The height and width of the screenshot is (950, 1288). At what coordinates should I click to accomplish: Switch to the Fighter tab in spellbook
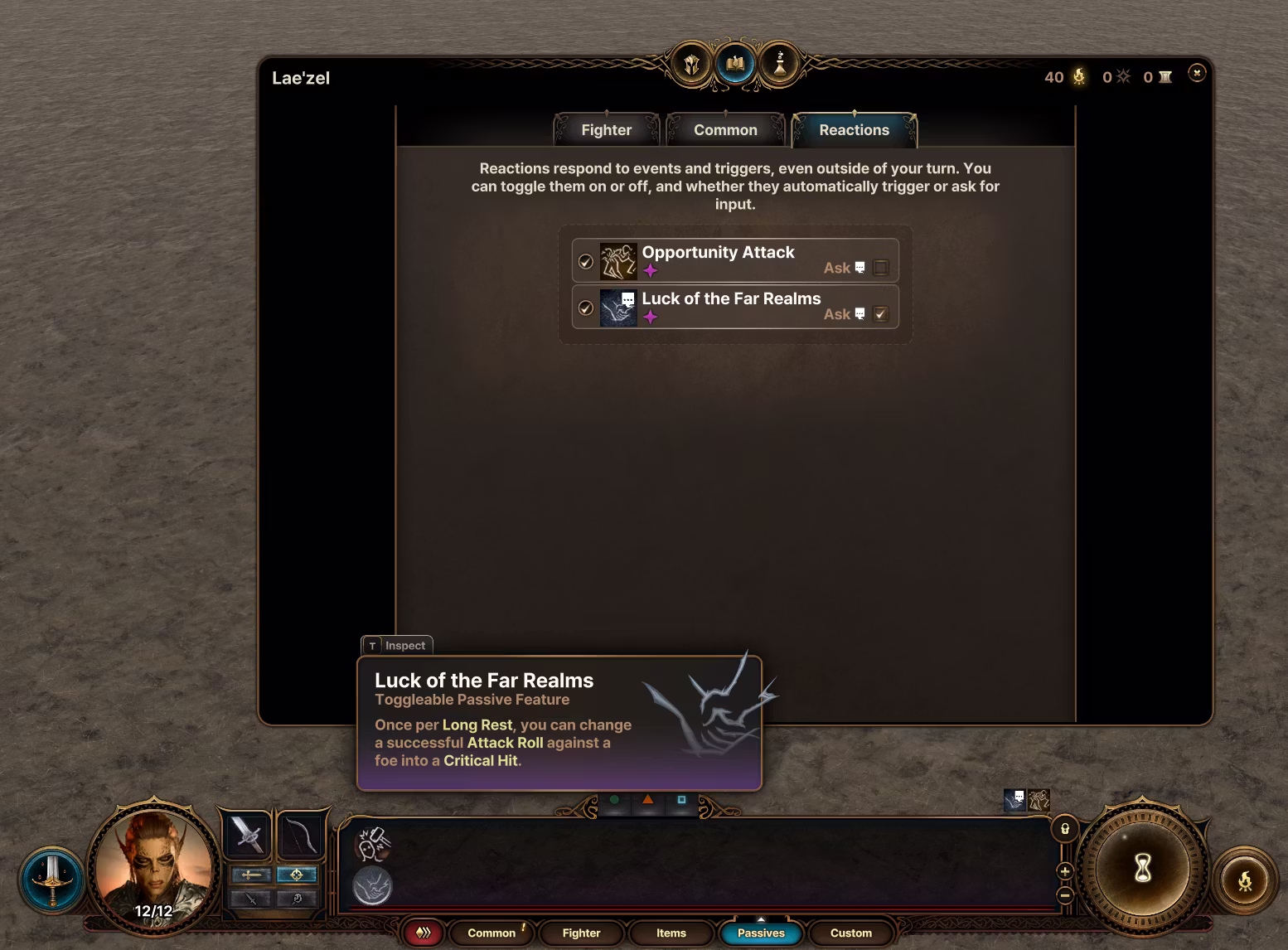(606, 130)
